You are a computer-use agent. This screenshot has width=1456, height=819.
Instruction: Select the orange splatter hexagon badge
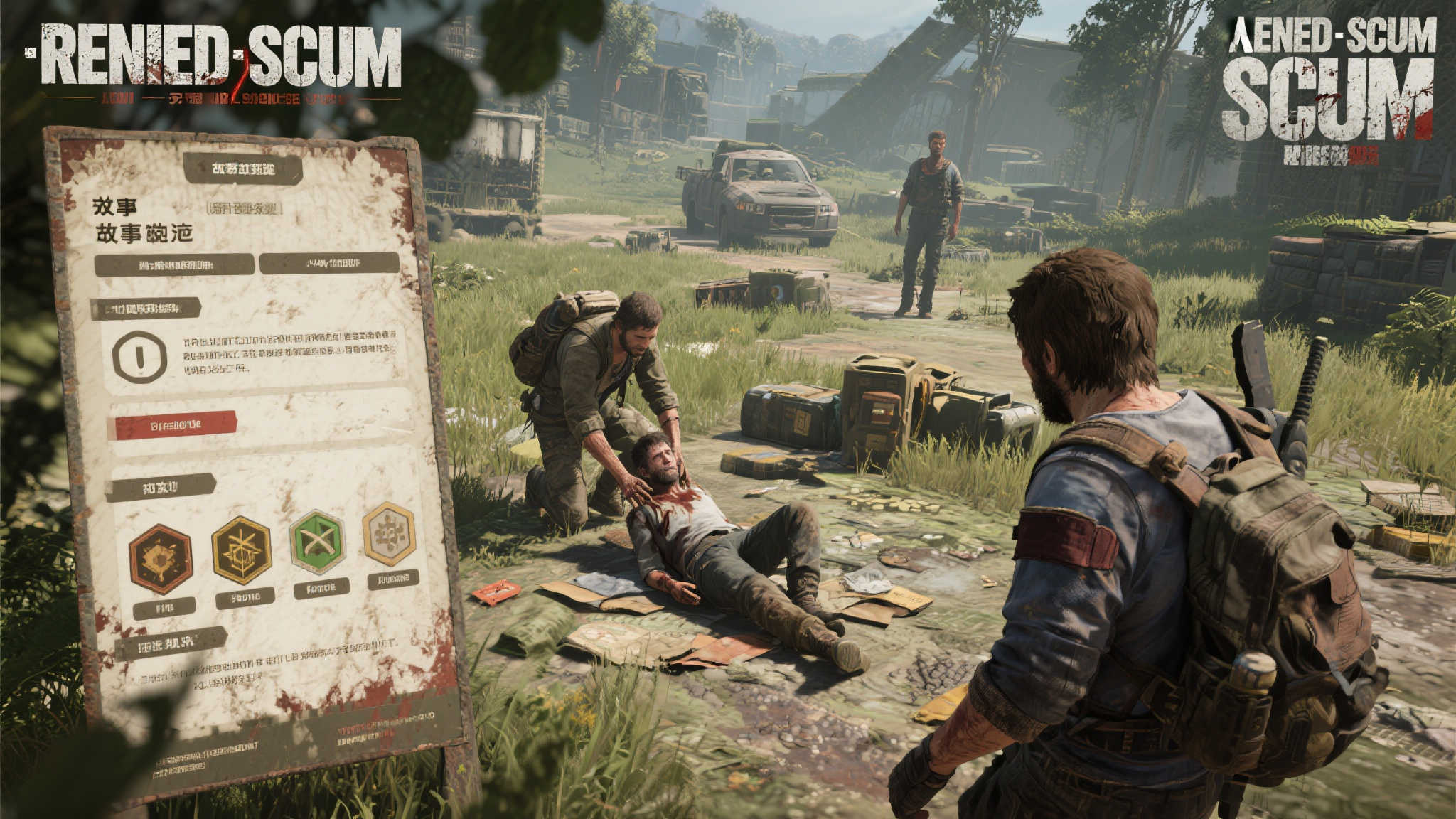coord(161,559)
